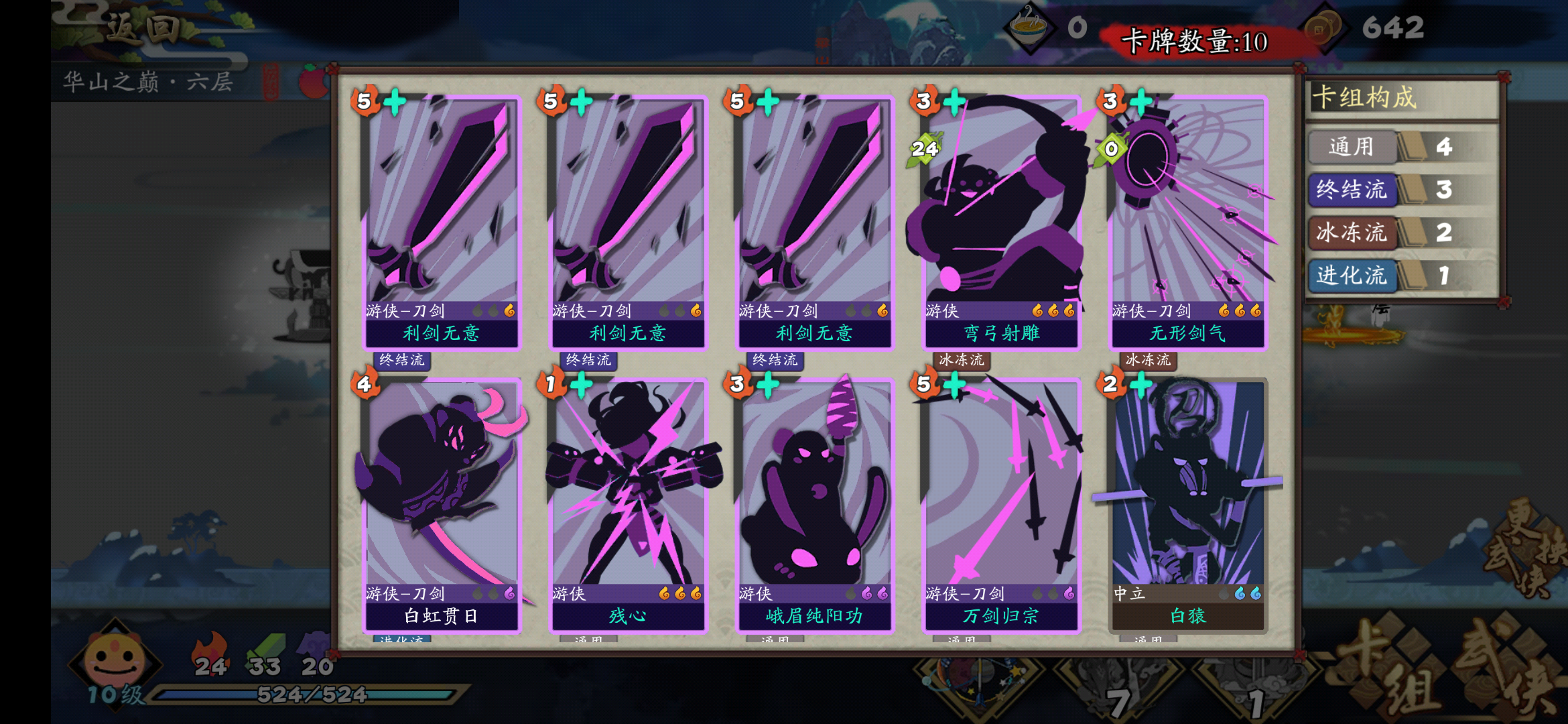
Task: Expand the 通用 category in 卡组构成 panel
Action: click(x=1352, y=147)
